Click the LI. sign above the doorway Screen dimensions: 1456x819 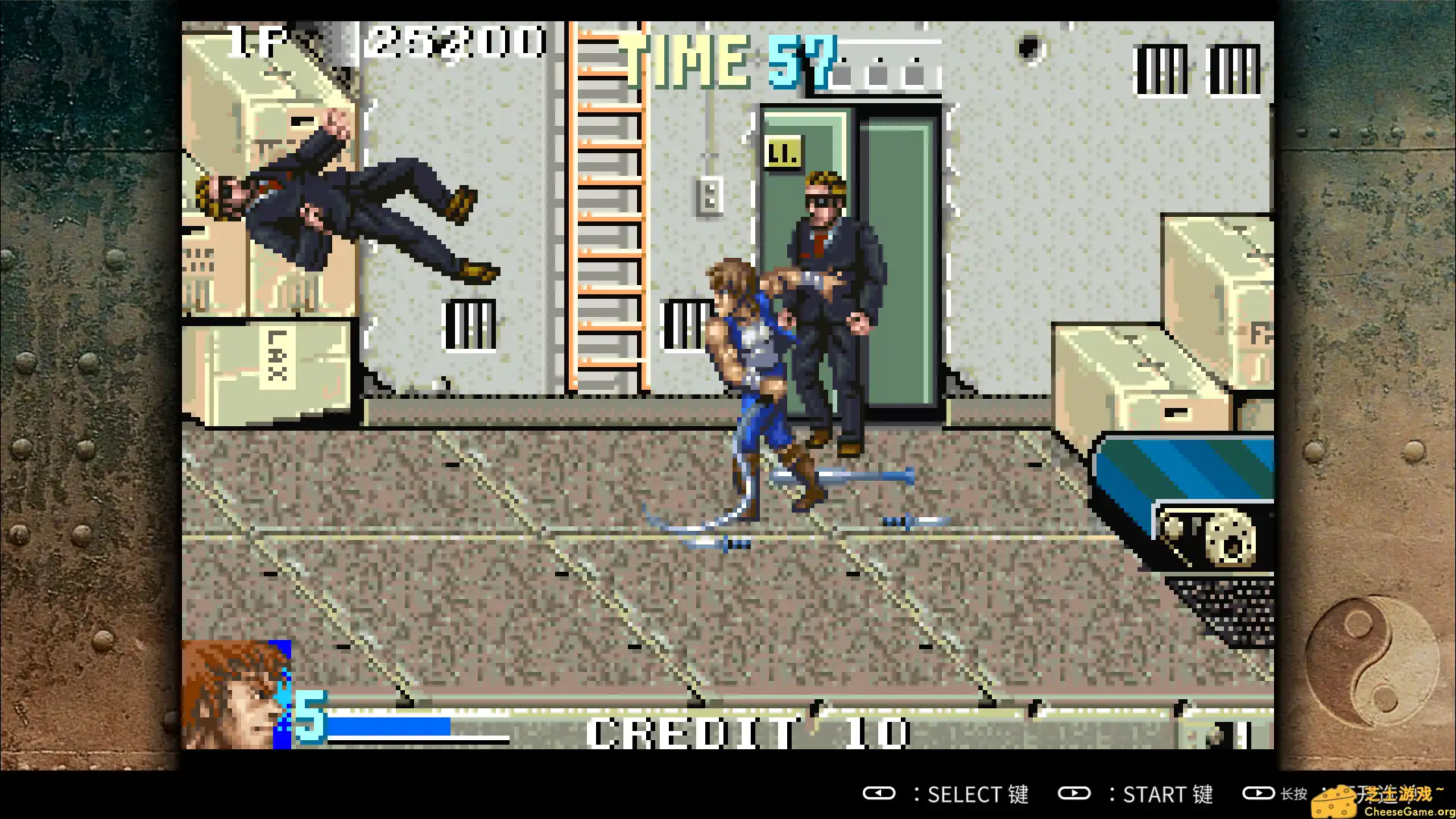(x=783, y=151)
